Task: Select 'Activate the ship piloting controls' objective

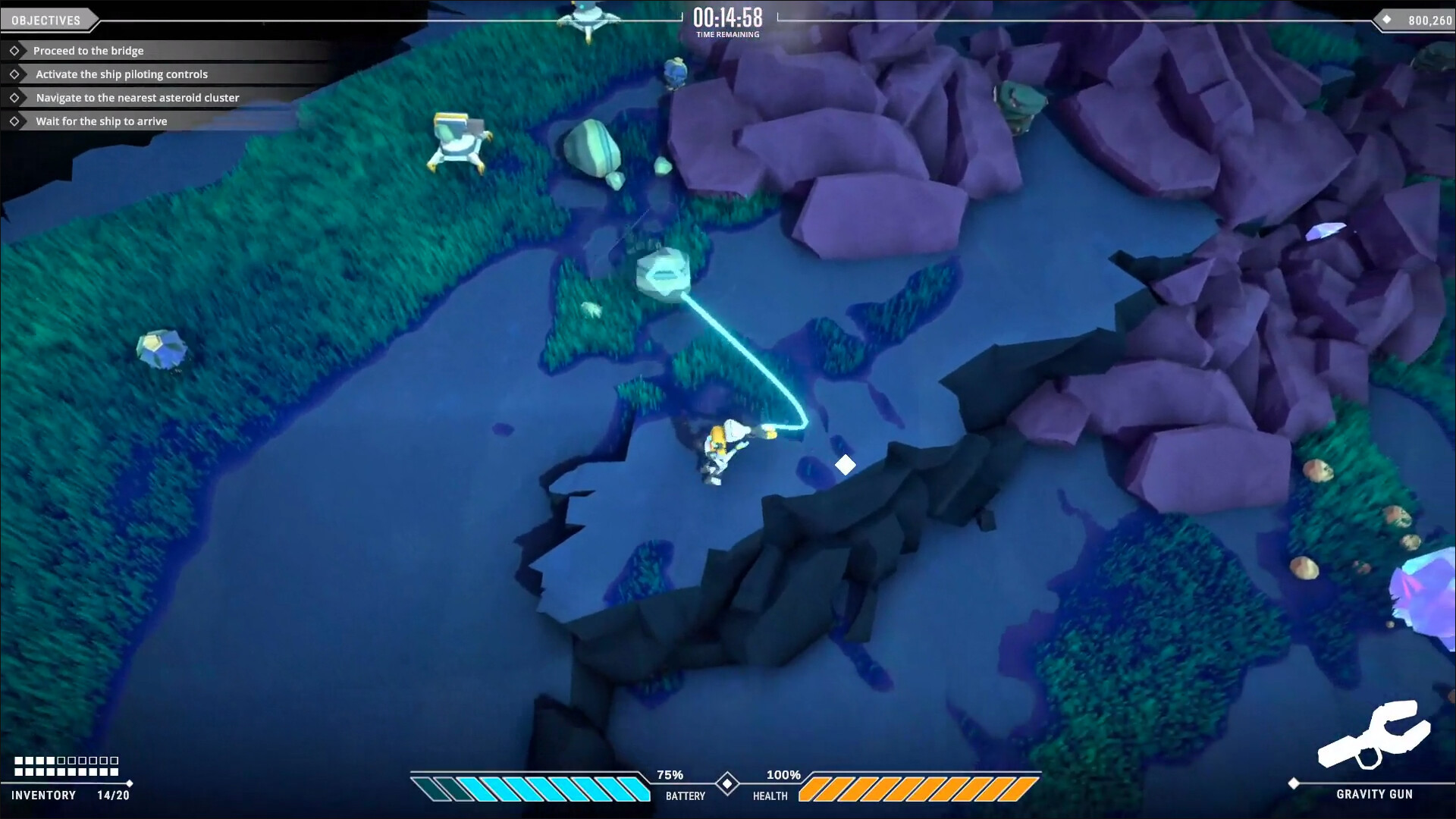Action: click(x=121, y=74)
